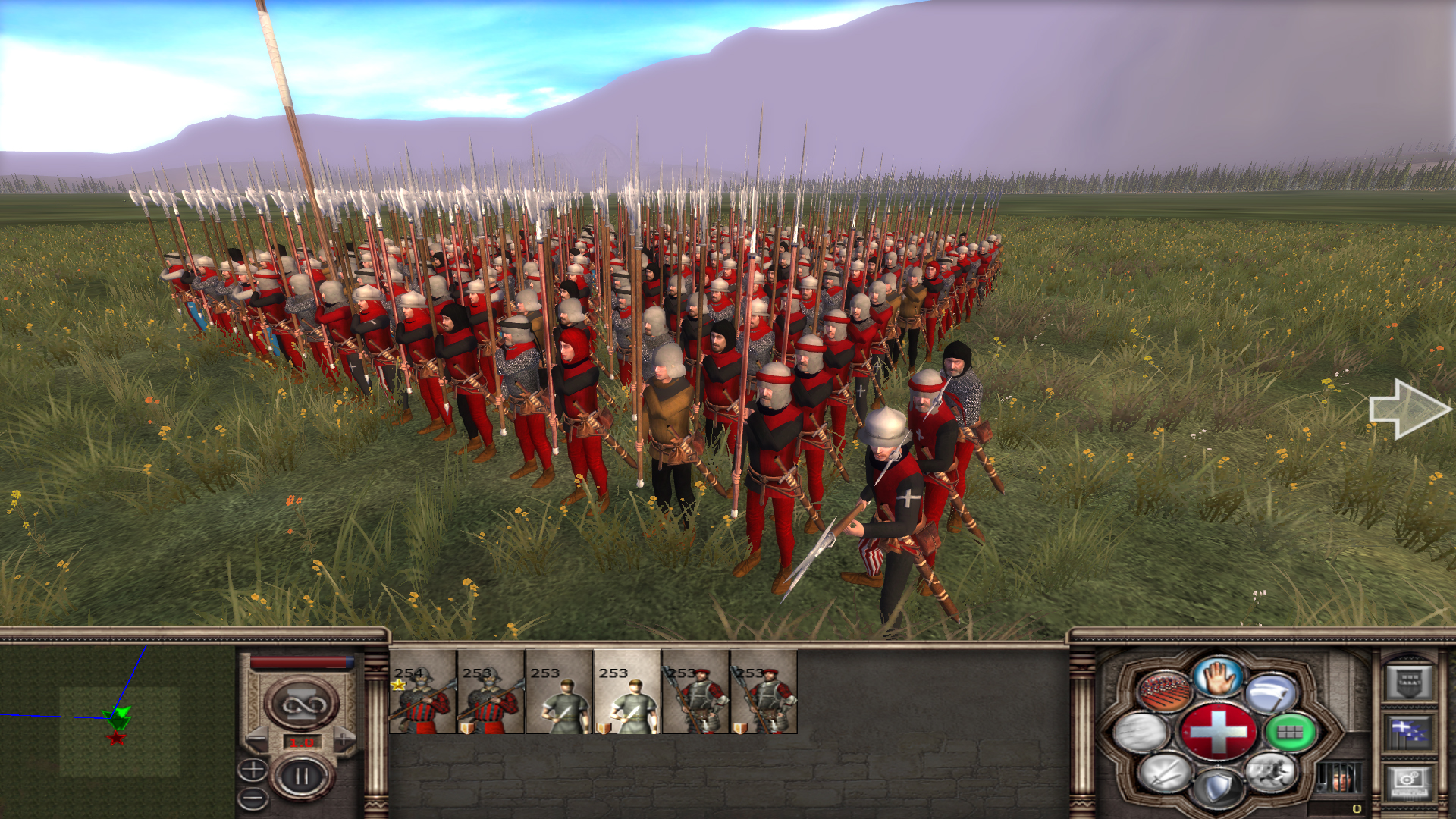Increase the battle speed with the plus arrow
This screenshot has width=1456, height=819.
345,738
